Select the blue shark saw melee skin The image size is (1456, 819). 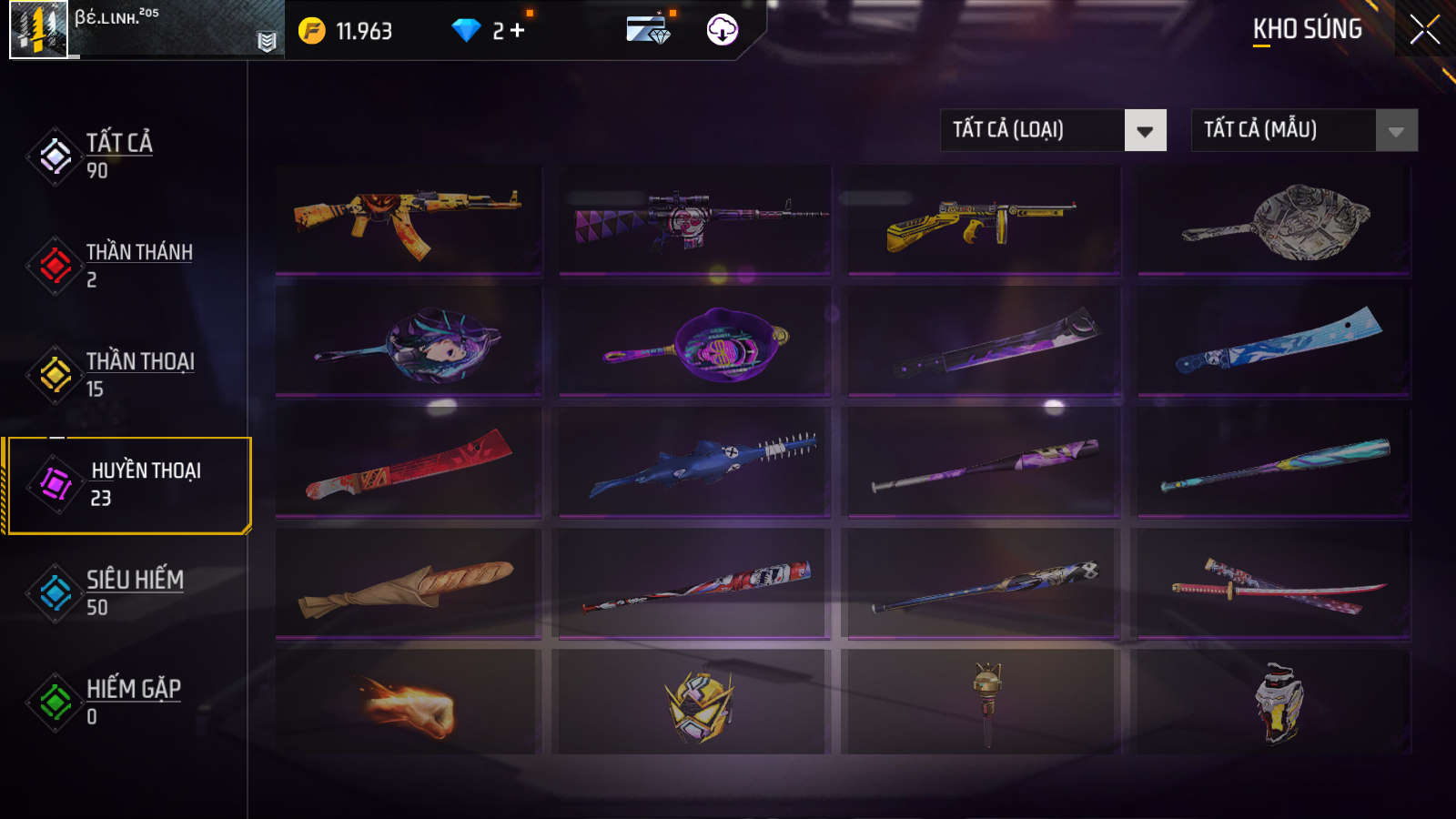click(x=694, y=464)
